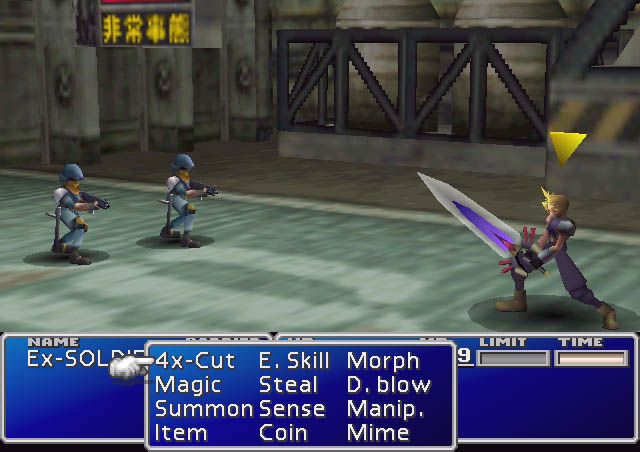Select the Coin command
Viewport: 640px width, 452px height.
[x=283, y=433]
